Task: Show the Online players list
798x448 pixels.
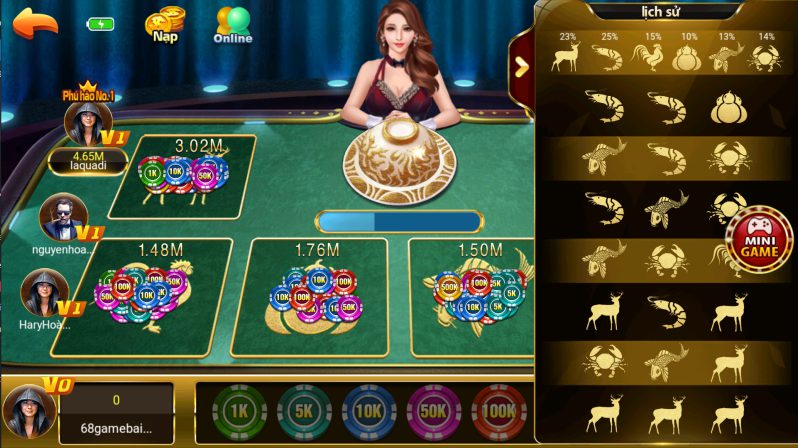Action: [232, 26]
